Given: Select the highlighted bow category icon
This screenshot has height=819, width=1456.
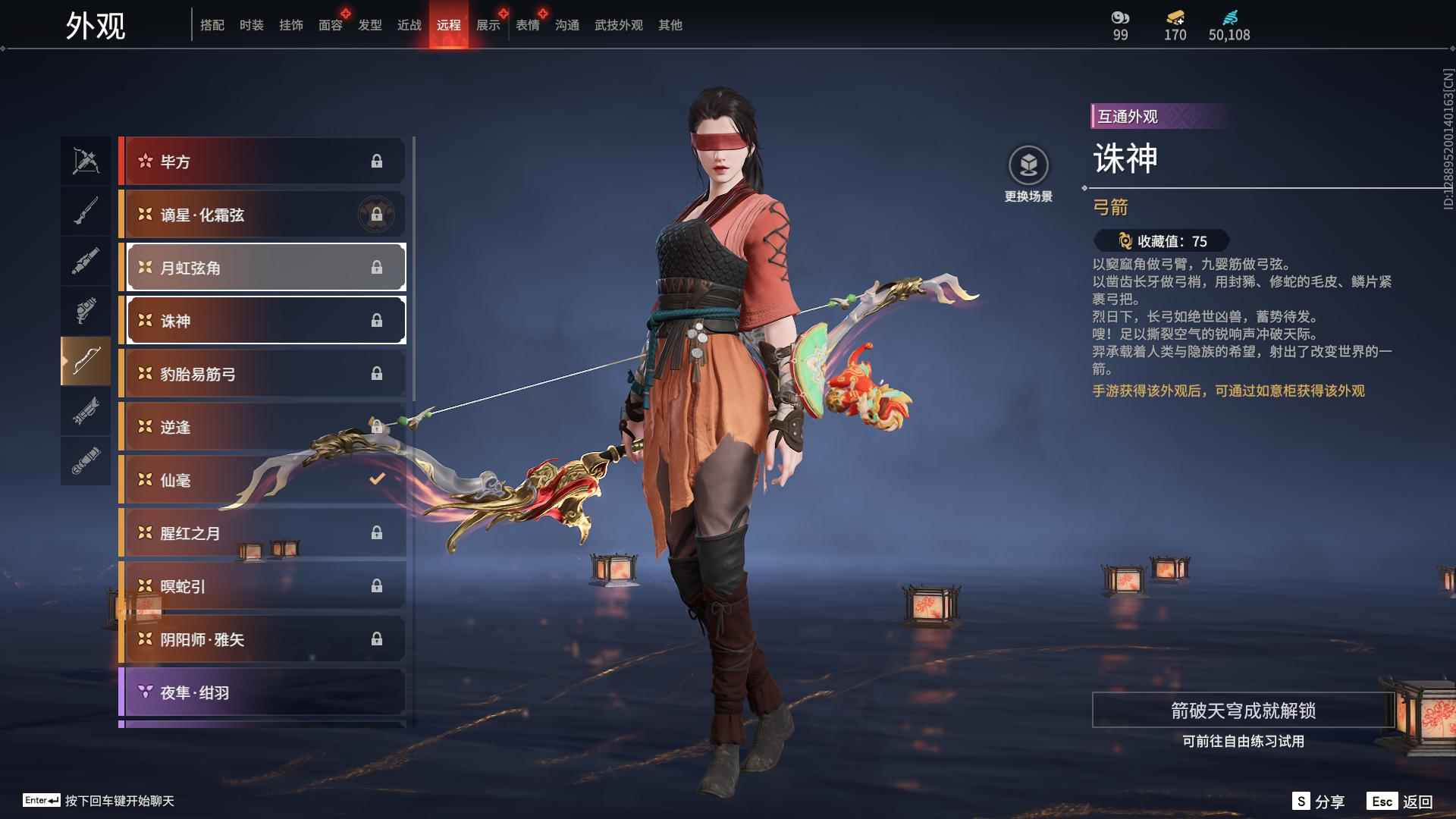Looking at the screenshot, I should pos(86,361).
